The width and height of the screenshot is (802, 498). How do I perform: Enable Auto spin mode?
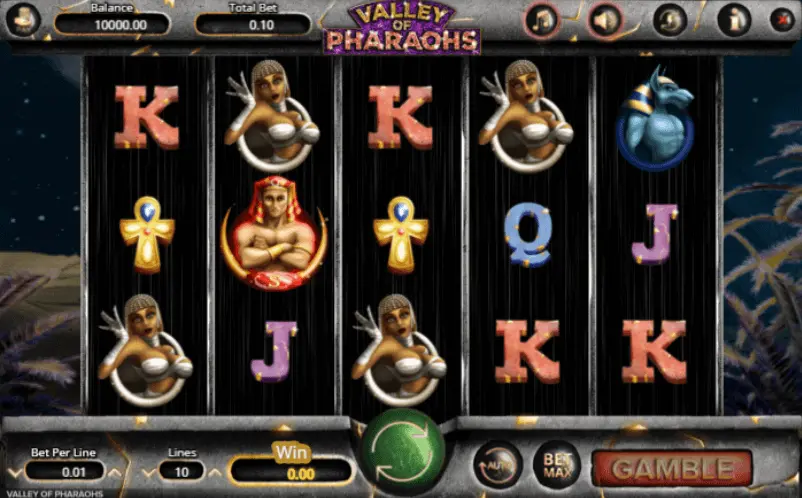[x=496, y=464]
